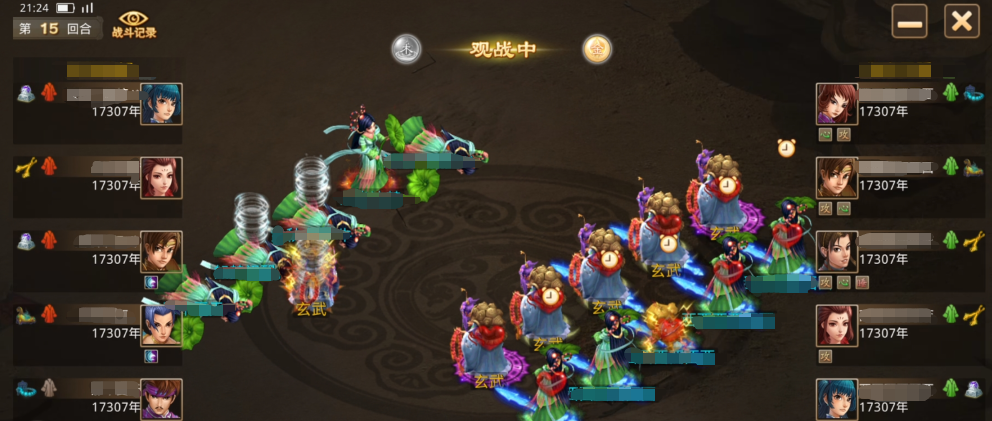992x421 pixels.
Task: Click the silver 未 coin emblem
Action: [406, 48]
